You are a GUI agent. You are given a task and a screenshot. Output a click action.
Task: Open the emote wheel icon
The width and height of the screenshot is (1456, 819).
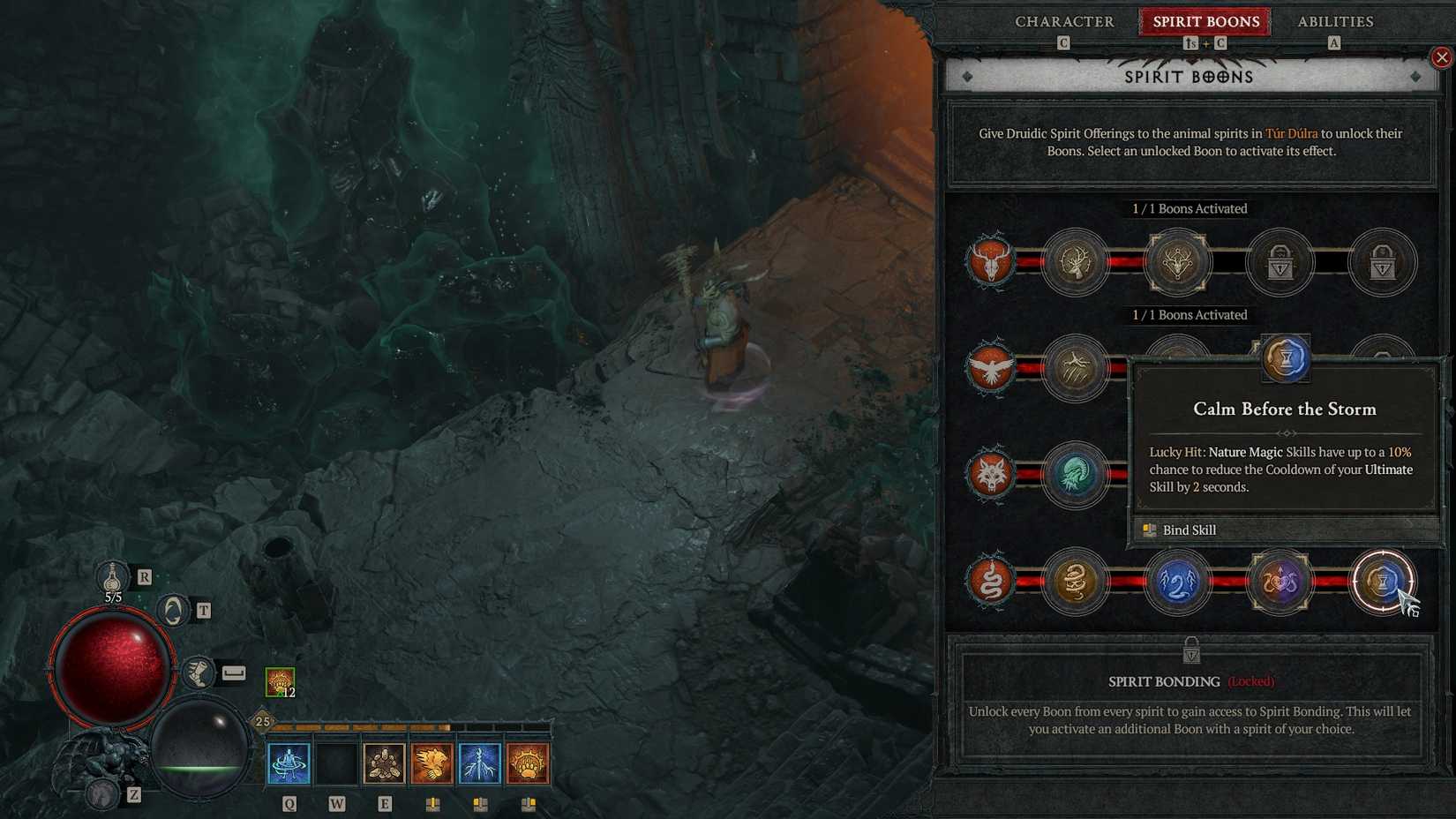click(x=171, y=609)
